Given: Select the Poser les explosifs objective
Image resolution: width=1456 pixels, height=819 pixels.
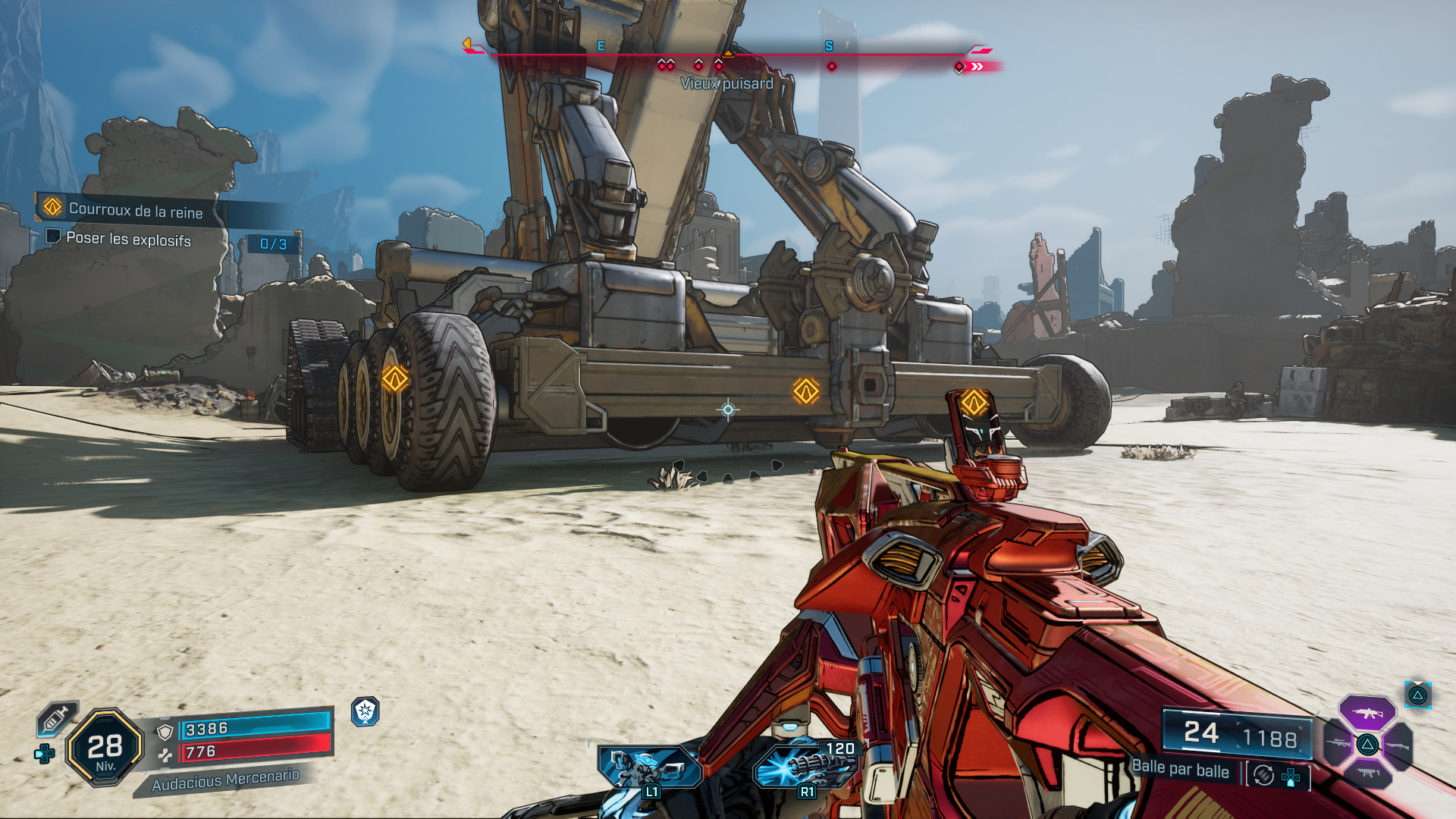Looking at the screenshot, I should click(128, 239).
